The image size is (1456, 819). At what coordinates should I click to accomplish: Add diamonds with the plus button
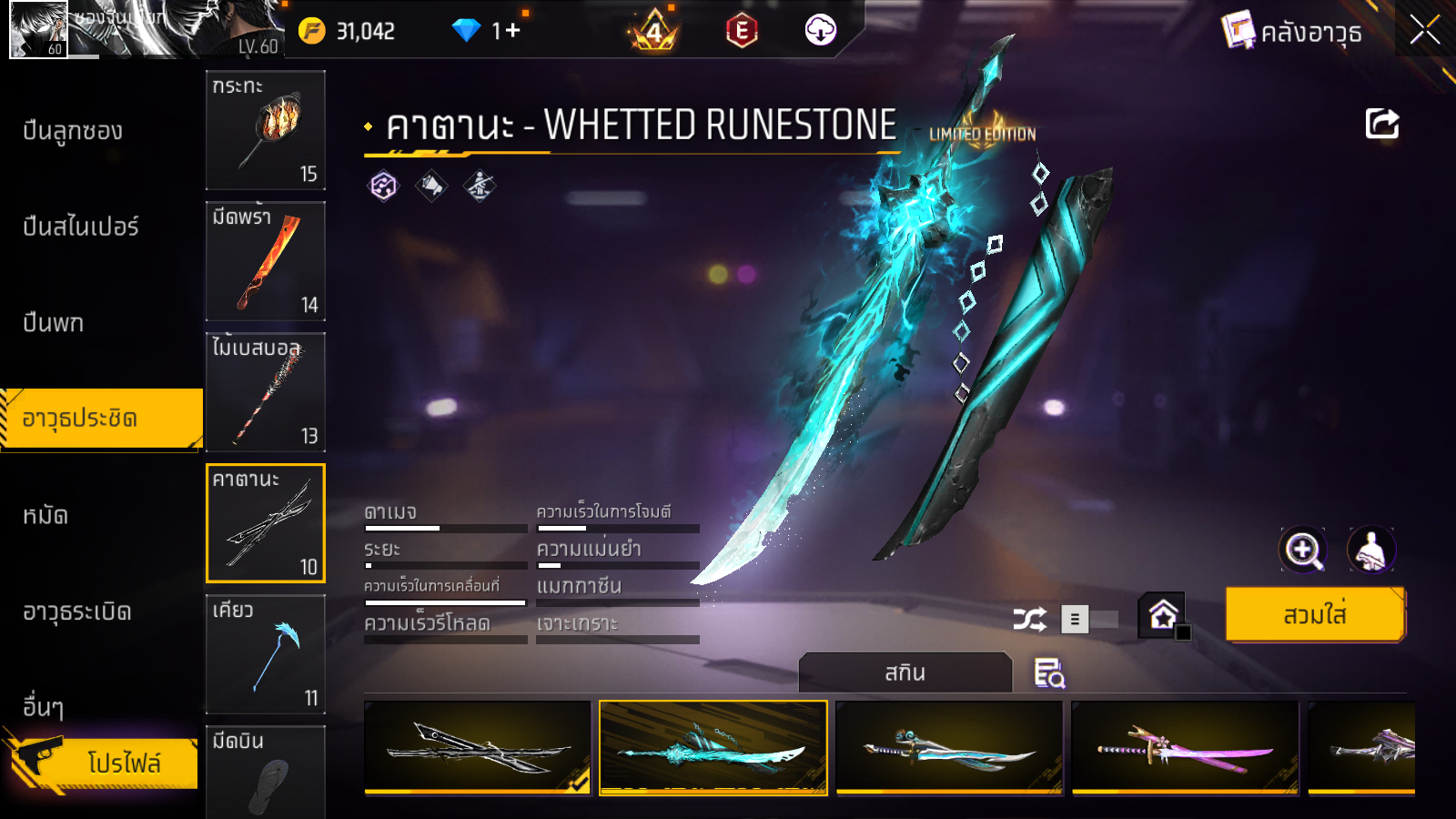512,31
